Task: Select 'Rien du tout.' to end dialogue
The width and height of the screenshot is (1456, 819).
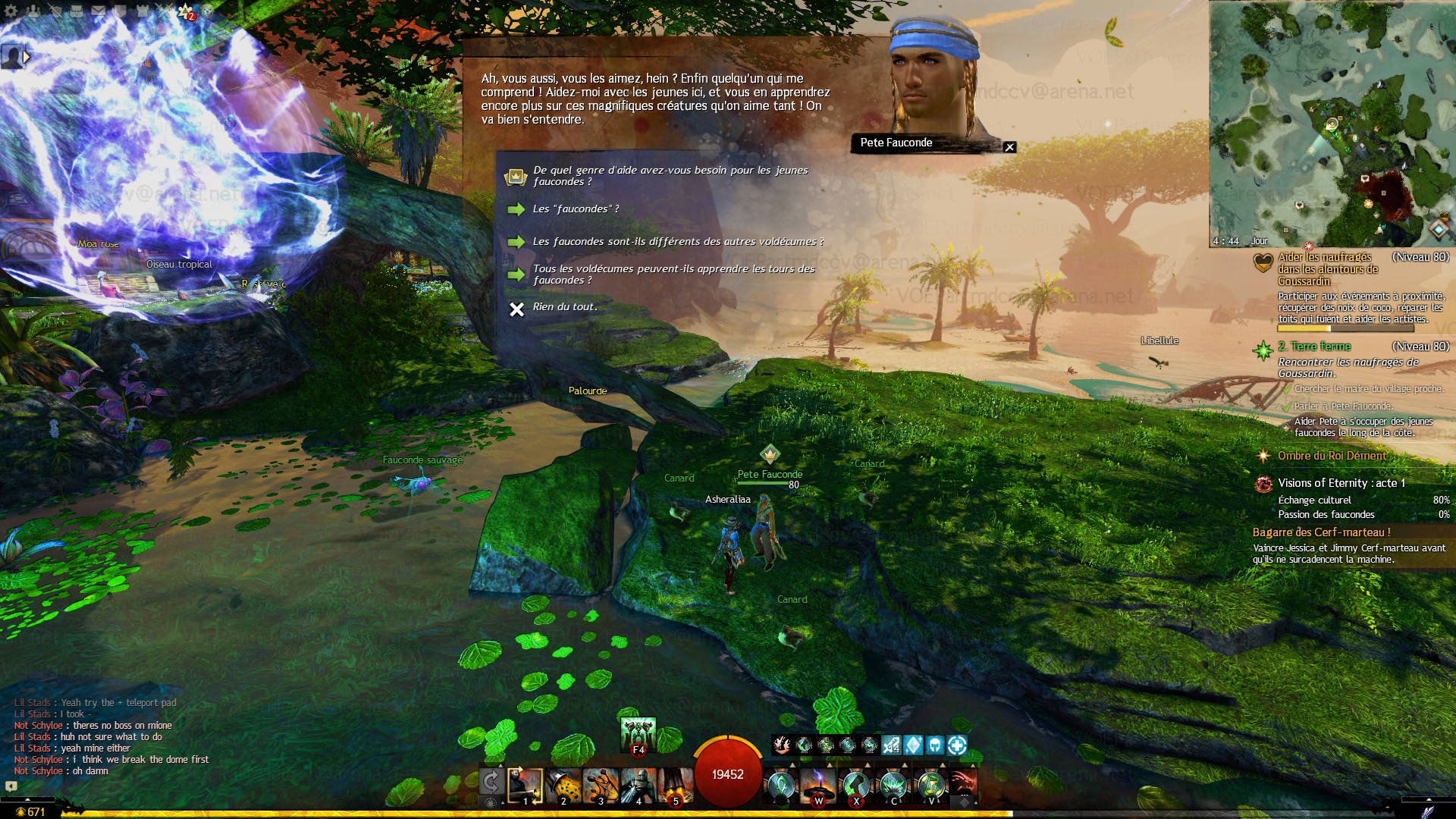Action: 564,307
